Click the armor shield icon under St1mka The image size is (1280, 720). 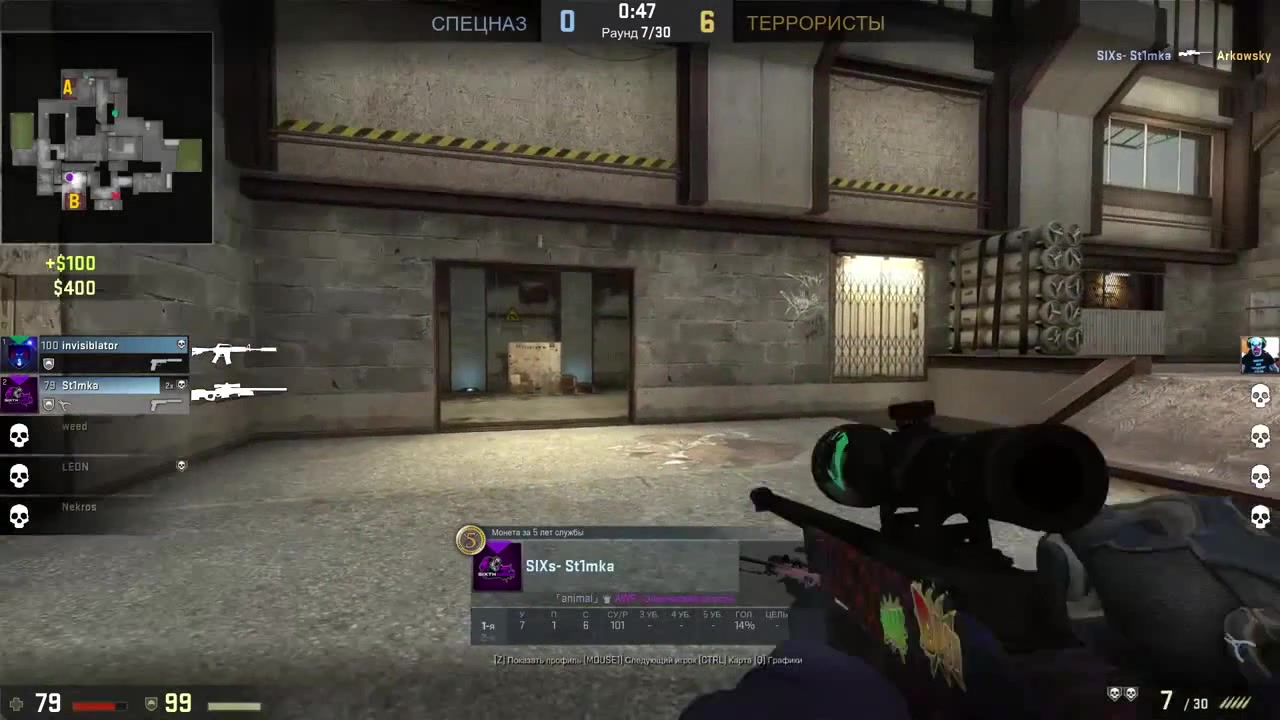tap(48, 405)
